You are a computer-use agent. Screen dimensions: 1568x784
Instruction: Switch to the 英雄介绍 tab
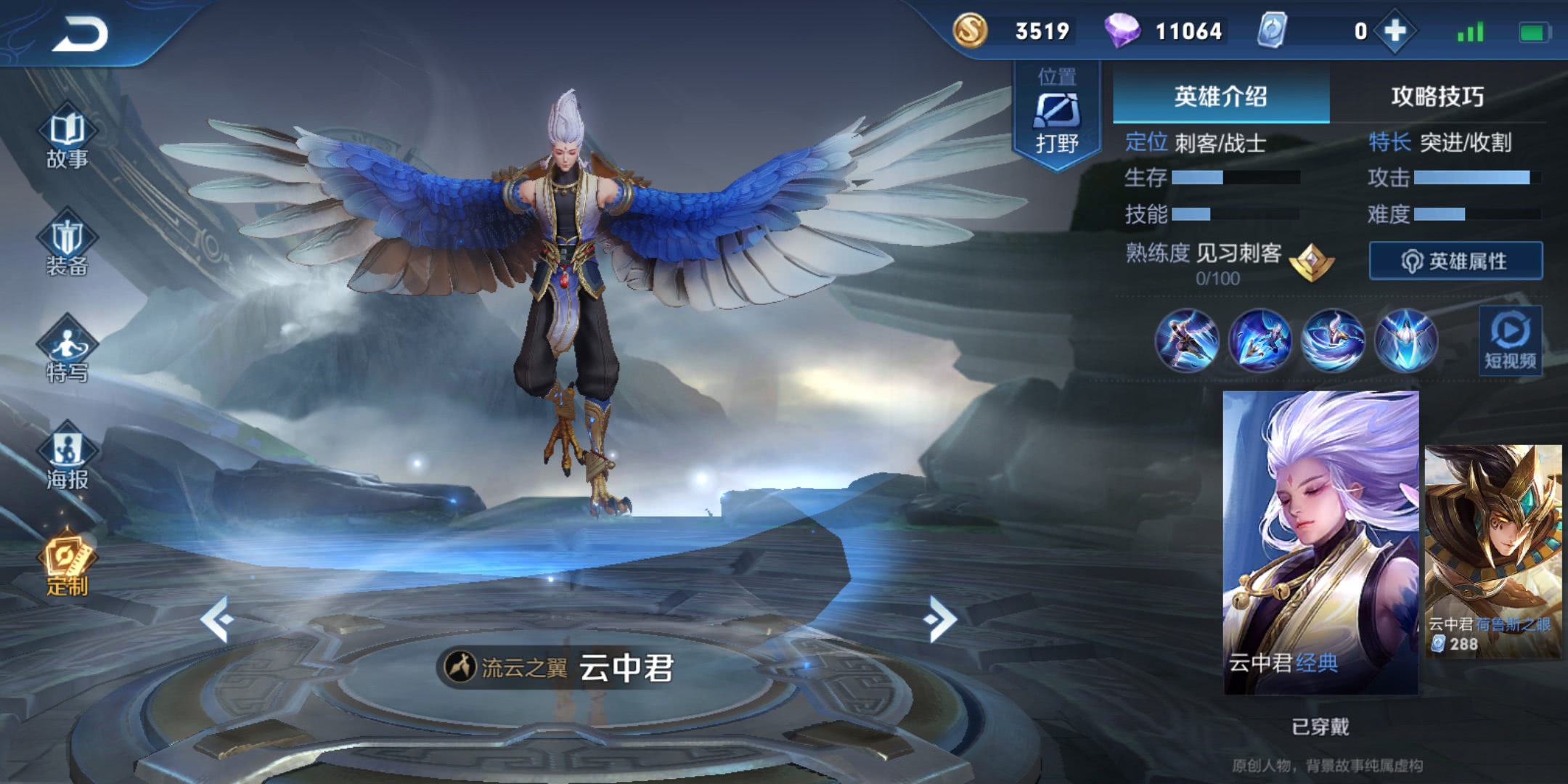pos(1220,96)
